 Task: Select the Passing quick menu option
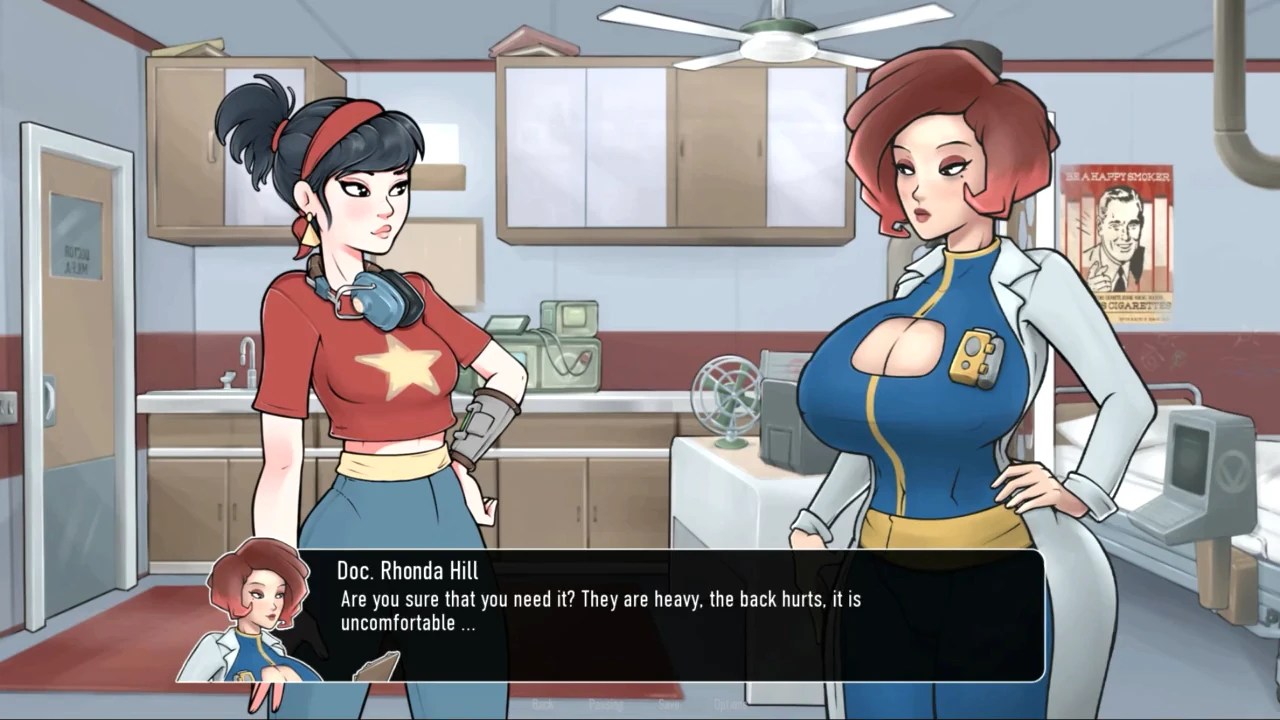click(606, 704)
